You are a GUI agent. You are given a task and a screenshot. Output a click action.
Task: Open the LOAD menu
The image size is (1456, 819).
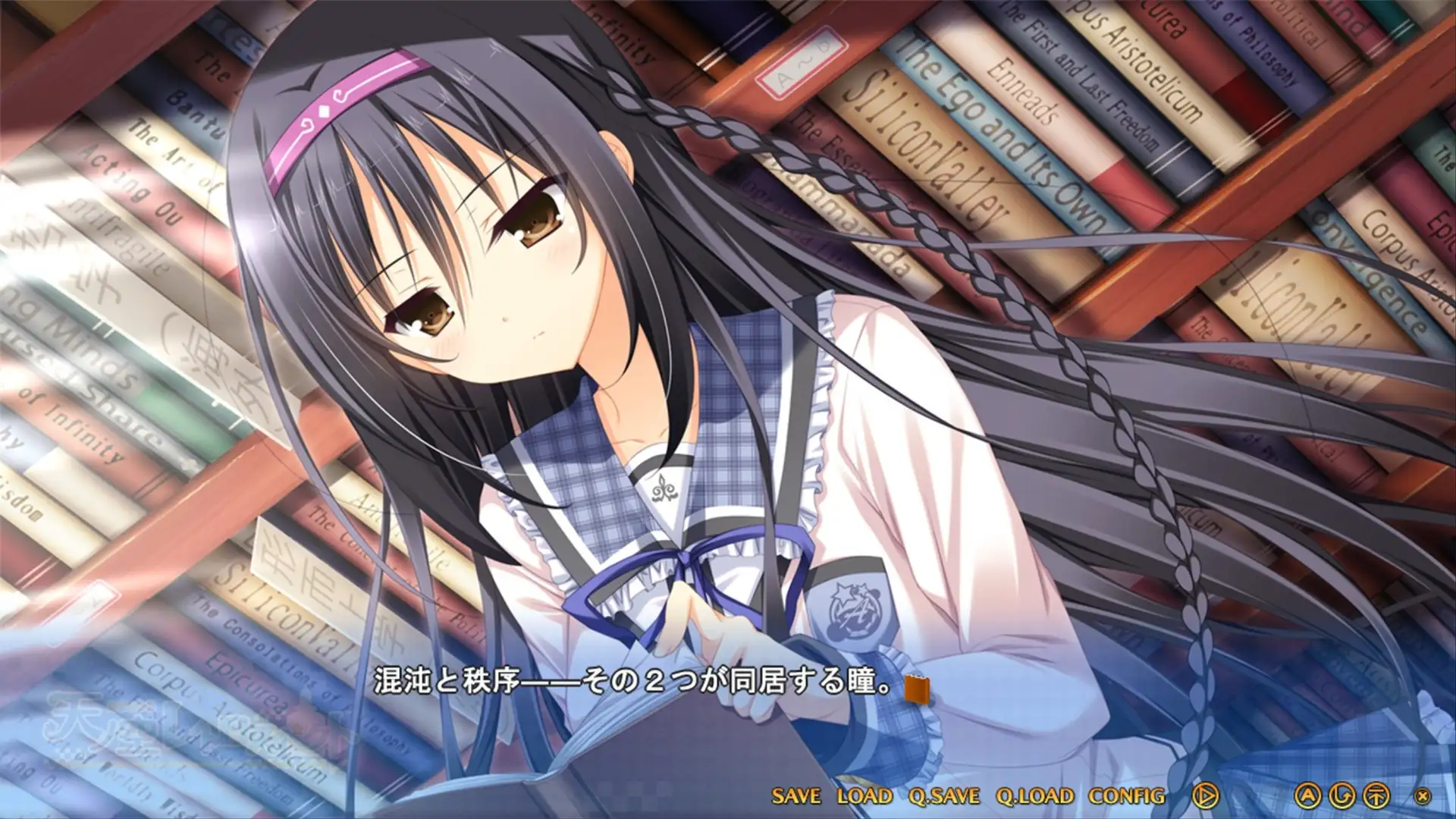[864, 796]
